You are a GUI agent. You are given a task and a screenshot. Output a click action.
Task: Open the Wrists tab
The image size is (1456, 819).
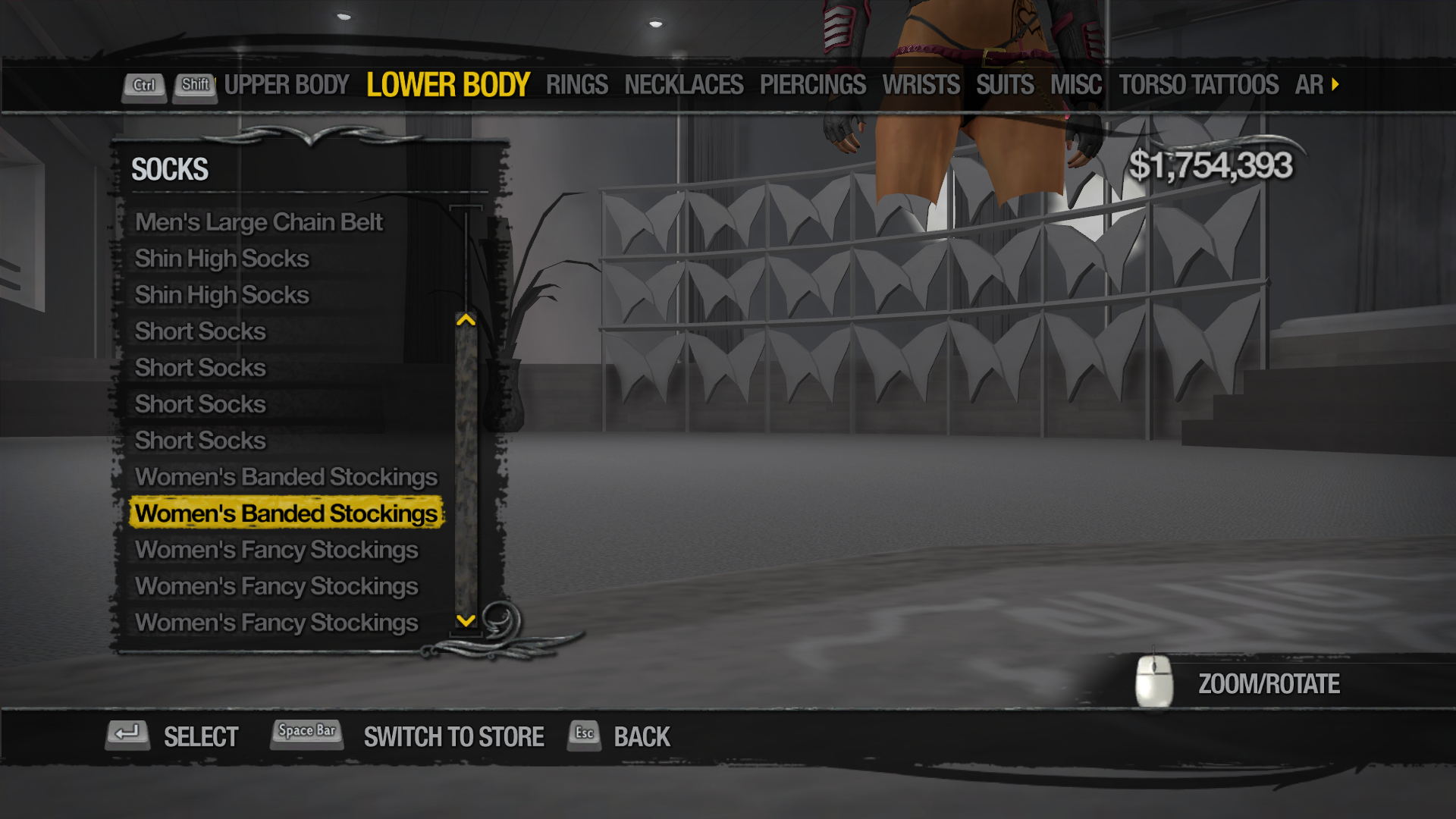[921, 85]
